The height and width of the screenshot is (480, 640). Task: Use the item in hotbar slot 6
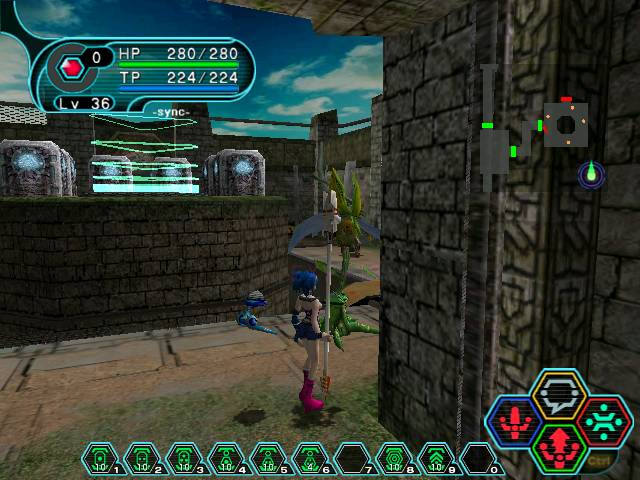[310, 460]
